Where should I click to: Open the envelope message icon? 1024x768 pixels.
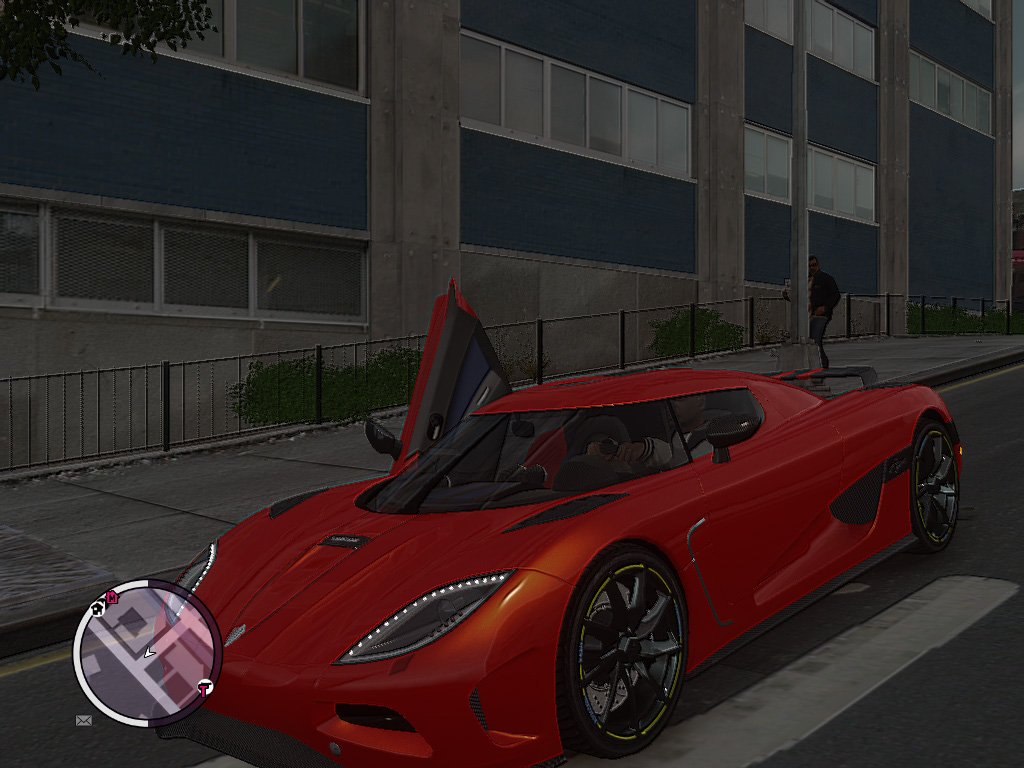pos(83,719)
